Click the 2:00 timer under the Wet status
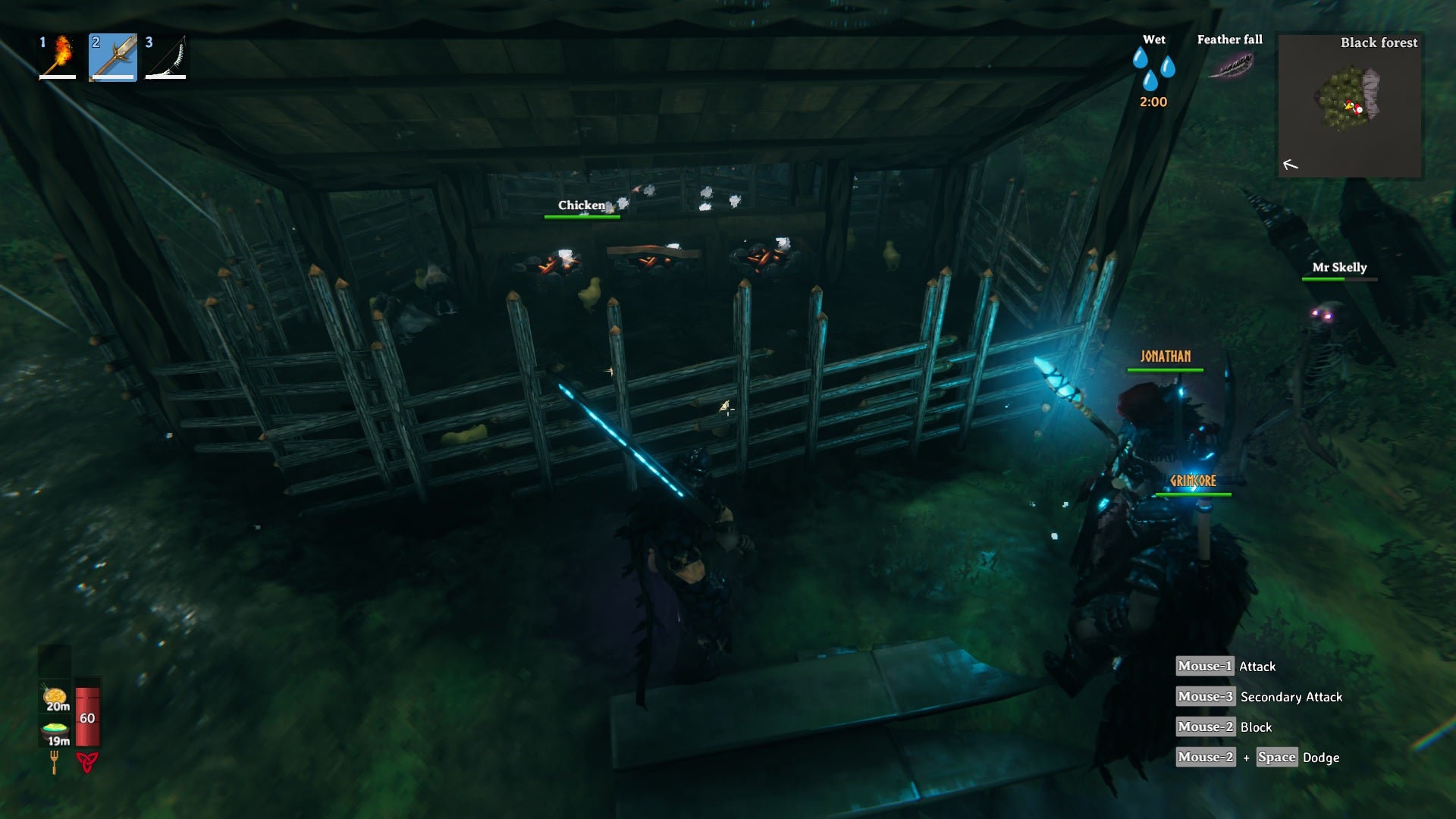The width and height of the screenshot is (1456, 819). [x=1152, y=102]
